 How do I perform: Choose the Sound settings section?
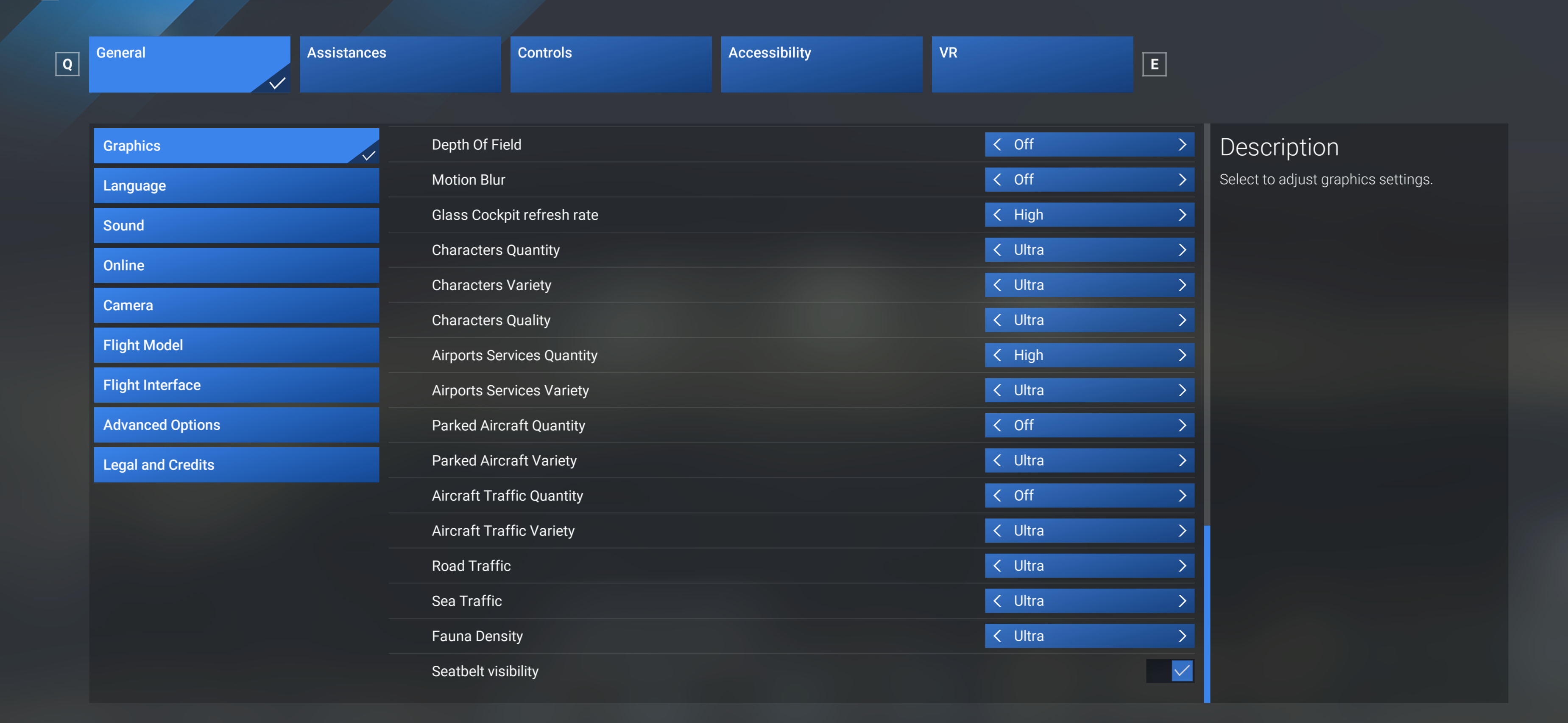tap(236, 225)
